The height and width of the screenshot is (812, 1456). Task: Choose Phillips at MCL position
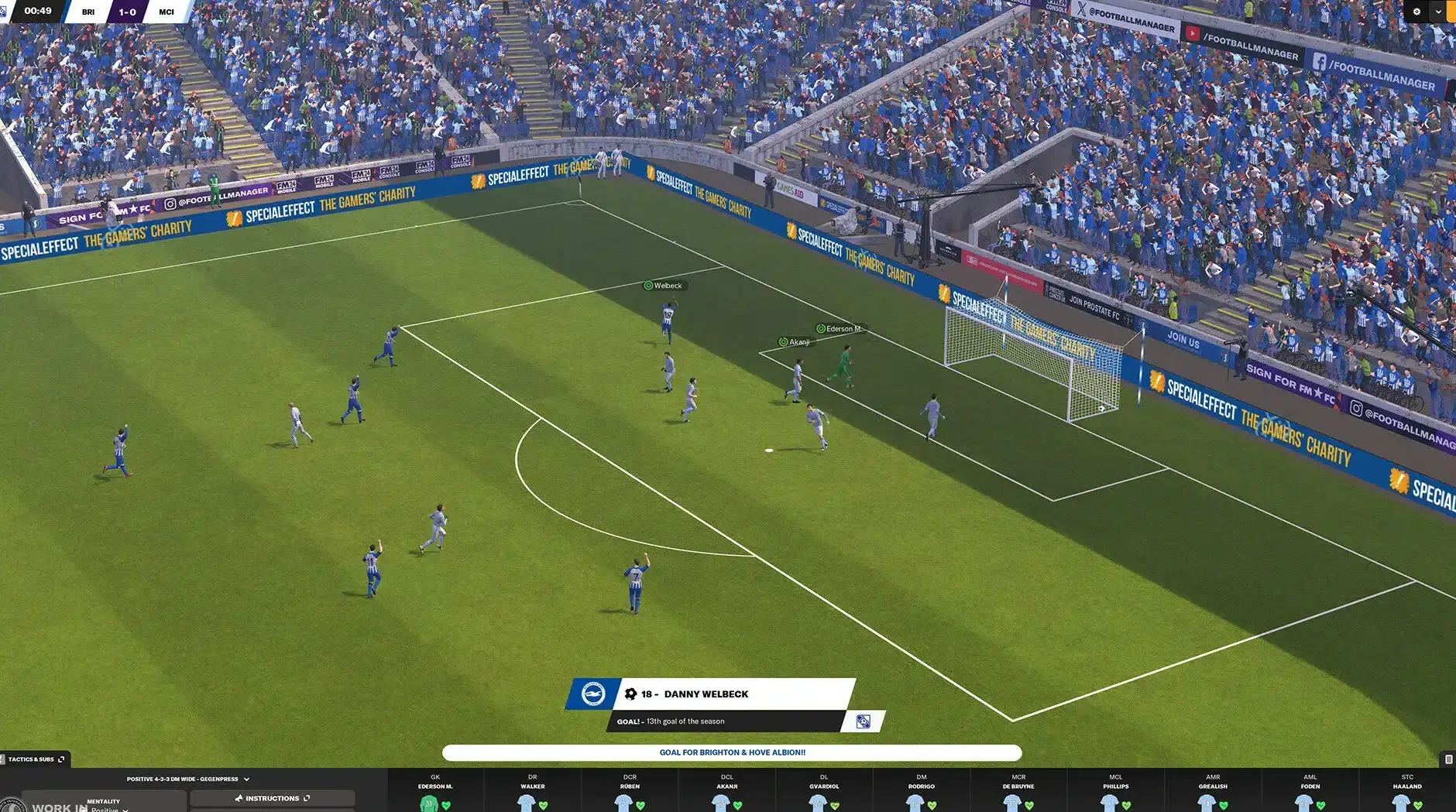[x=1116, y=793]
